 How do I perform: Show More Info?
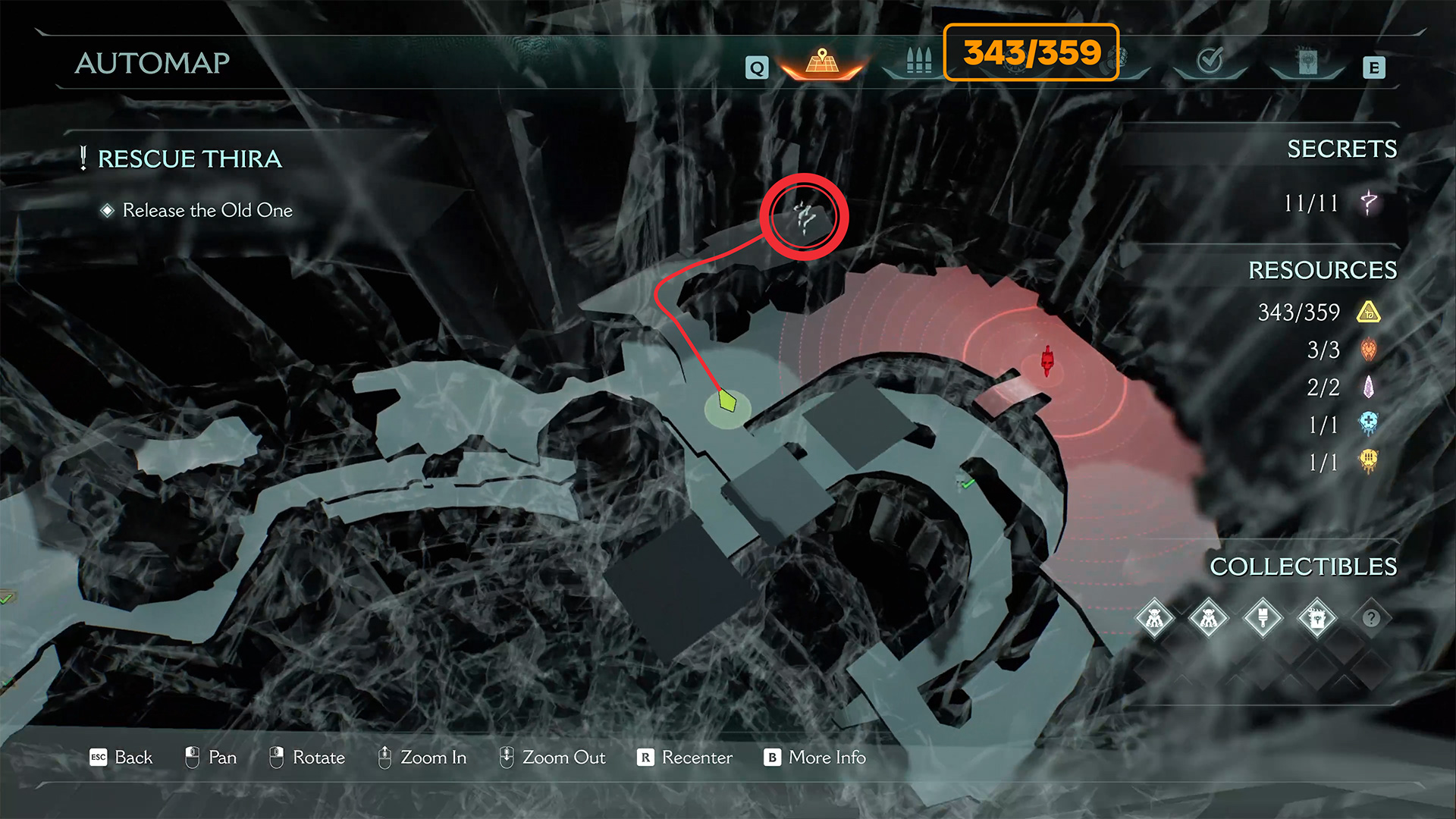click(x=816, y=758)
